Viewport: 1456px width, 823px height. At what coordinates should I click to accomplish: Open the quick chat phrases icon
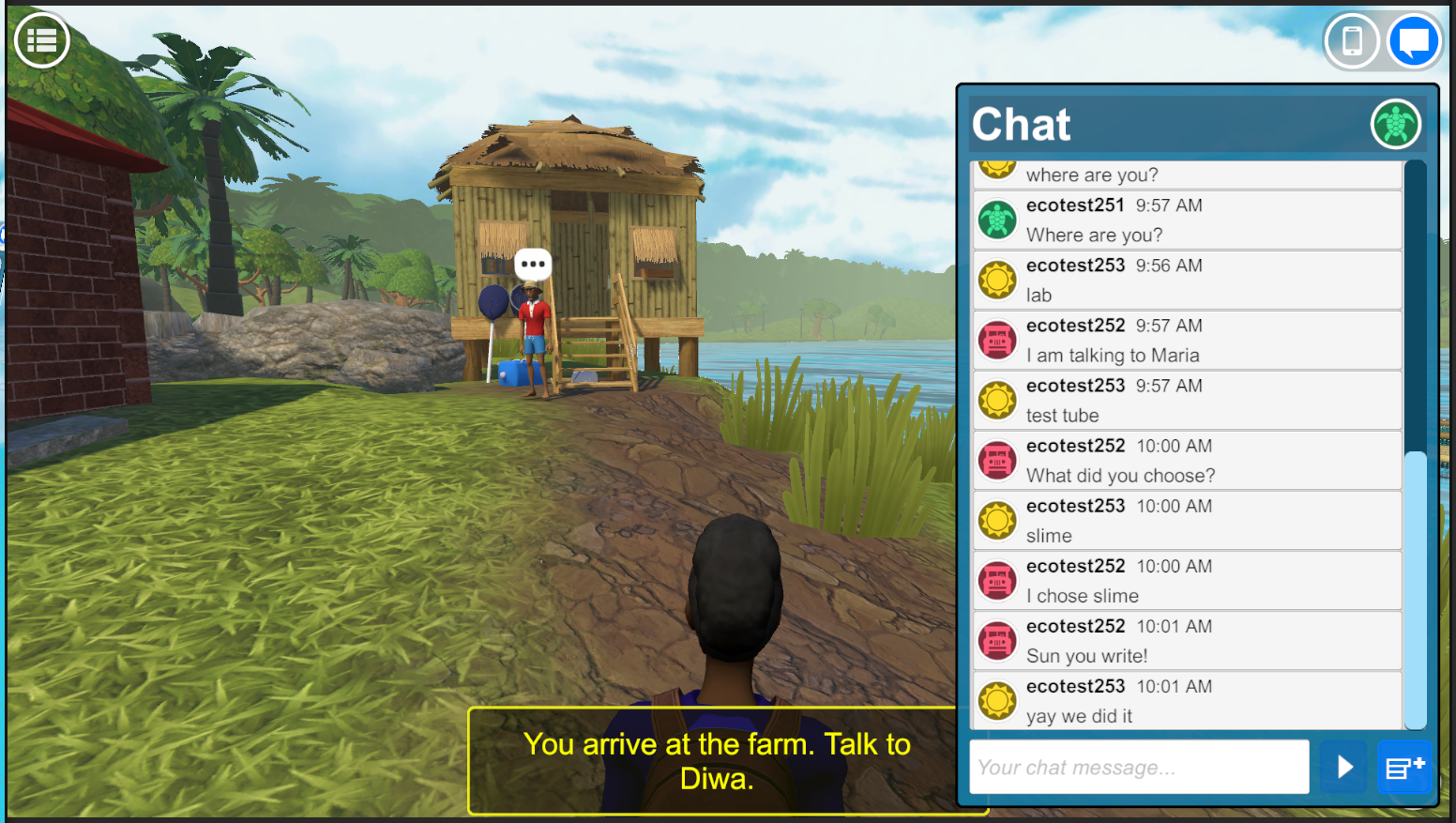[x=1404, y=767]
